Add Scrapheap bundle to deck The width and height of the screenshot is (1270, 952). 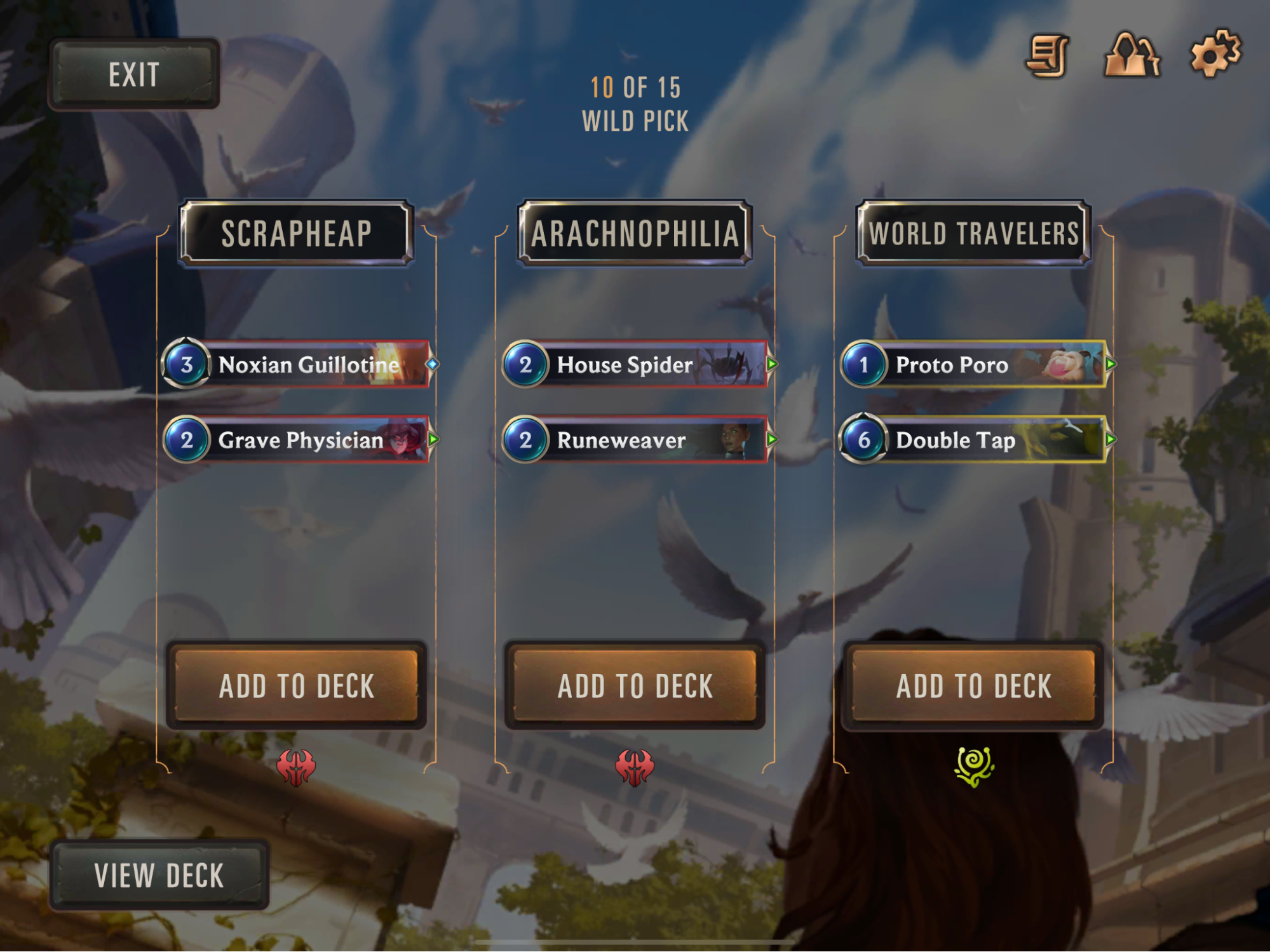coord(296,685)
